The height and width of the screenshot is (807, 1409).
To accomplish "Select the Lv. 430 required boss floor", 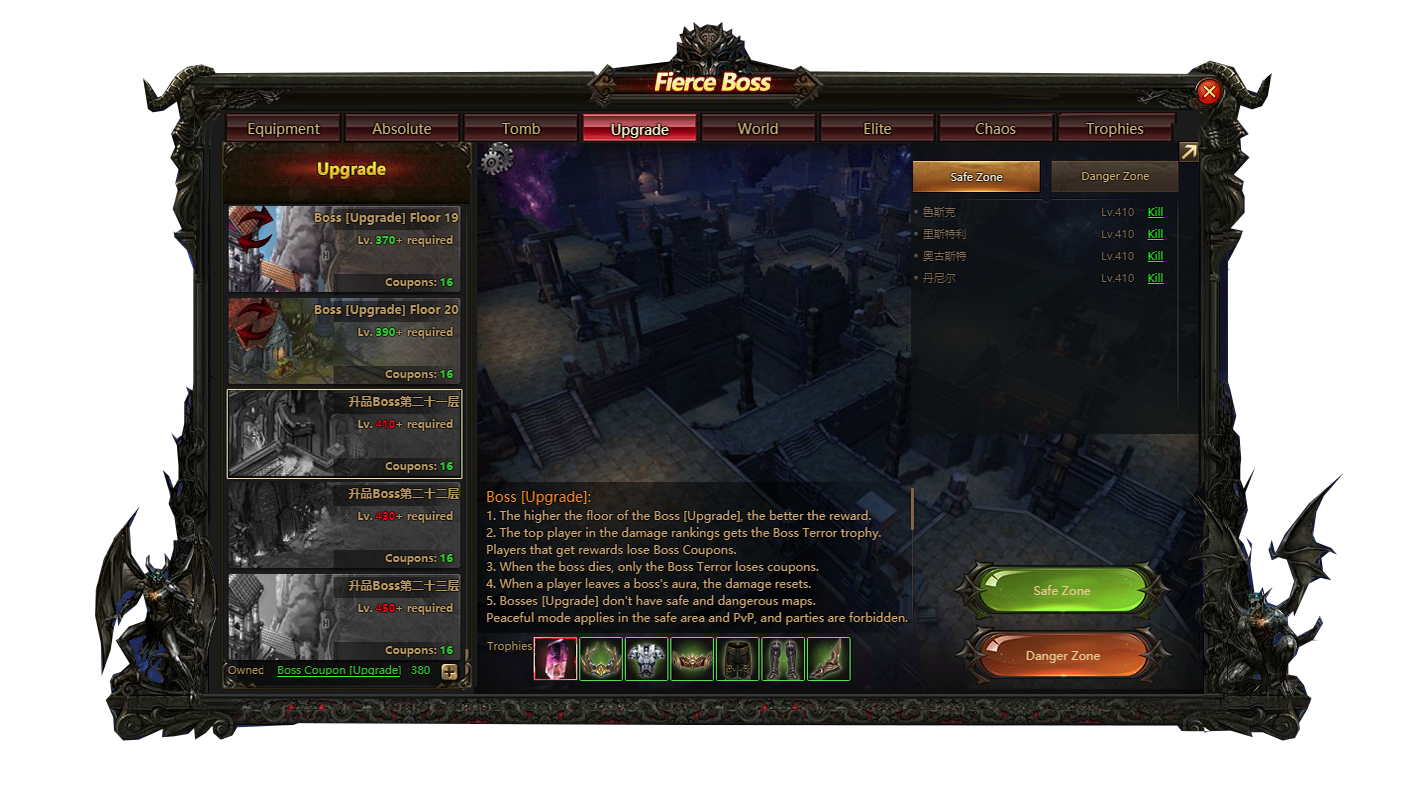I will pos(344,525).
